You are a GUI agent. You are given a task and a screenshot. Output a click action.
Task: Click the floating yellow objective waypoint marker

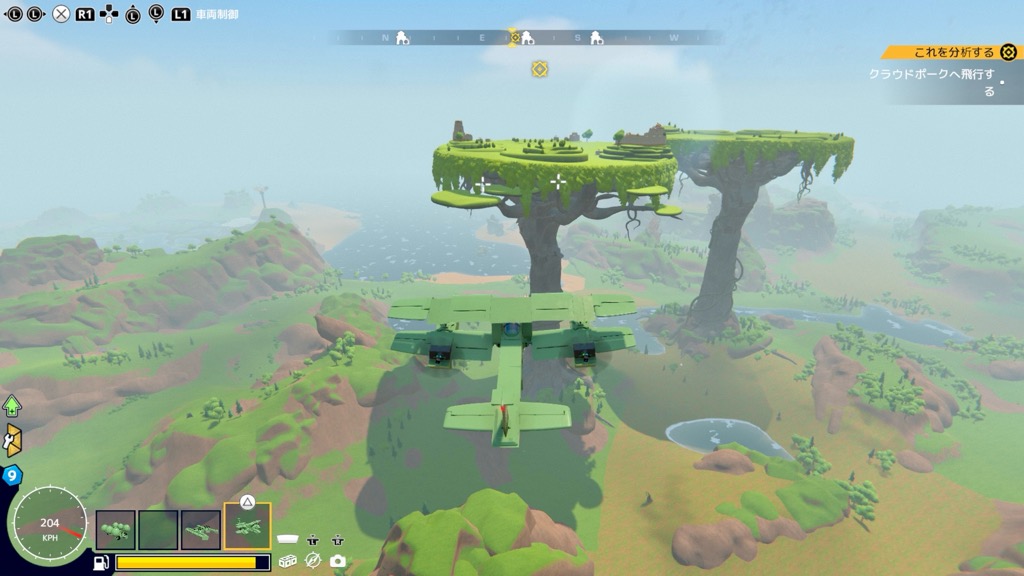(539, 69)
